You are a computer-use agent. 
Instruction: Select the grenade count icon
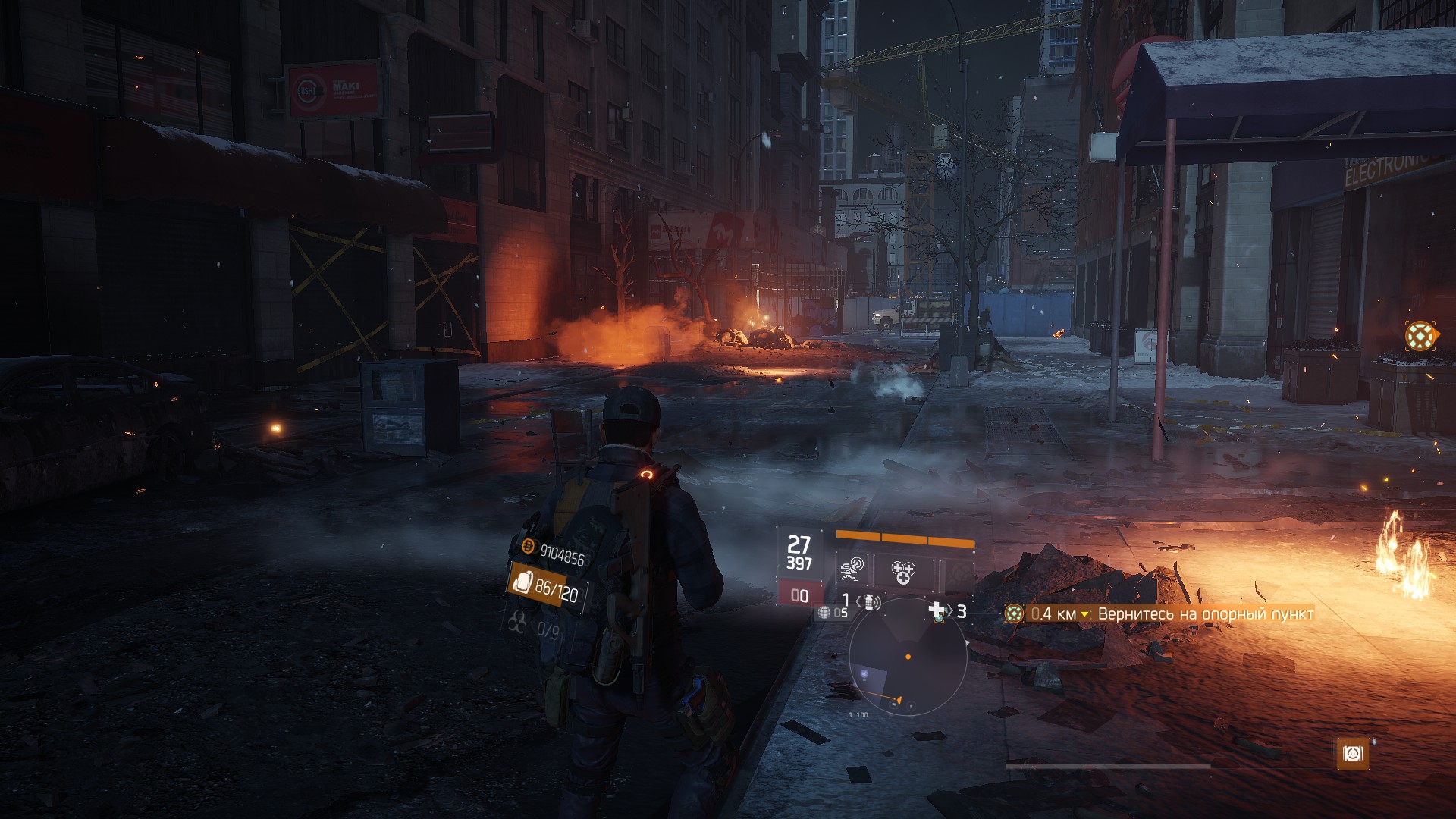coord(869,602)
